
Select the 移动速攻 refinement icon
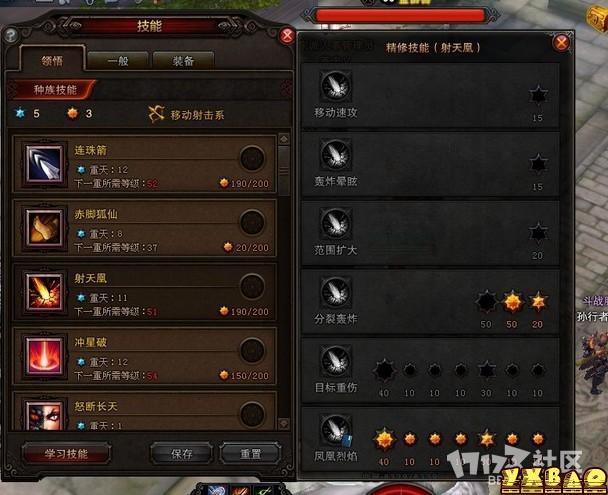tap(332, 84)
